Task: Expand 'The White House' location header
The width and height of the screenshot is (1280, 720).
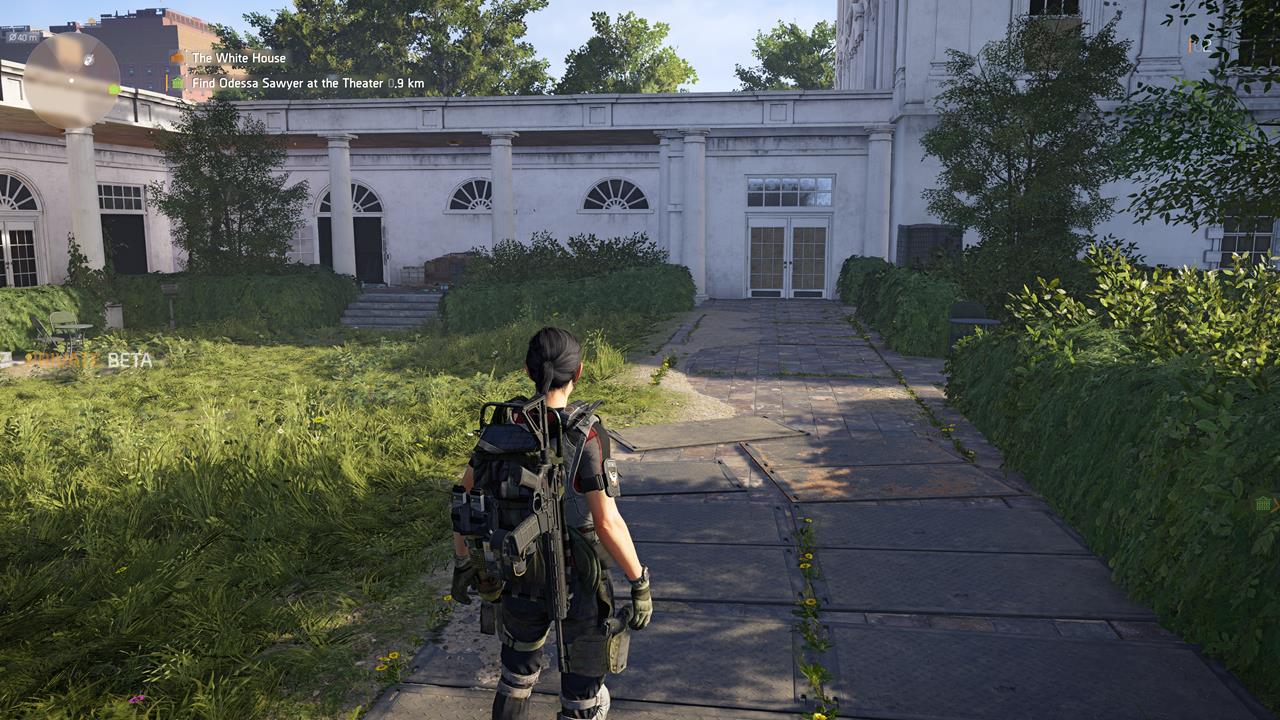Action: click(x=240, y=58)
